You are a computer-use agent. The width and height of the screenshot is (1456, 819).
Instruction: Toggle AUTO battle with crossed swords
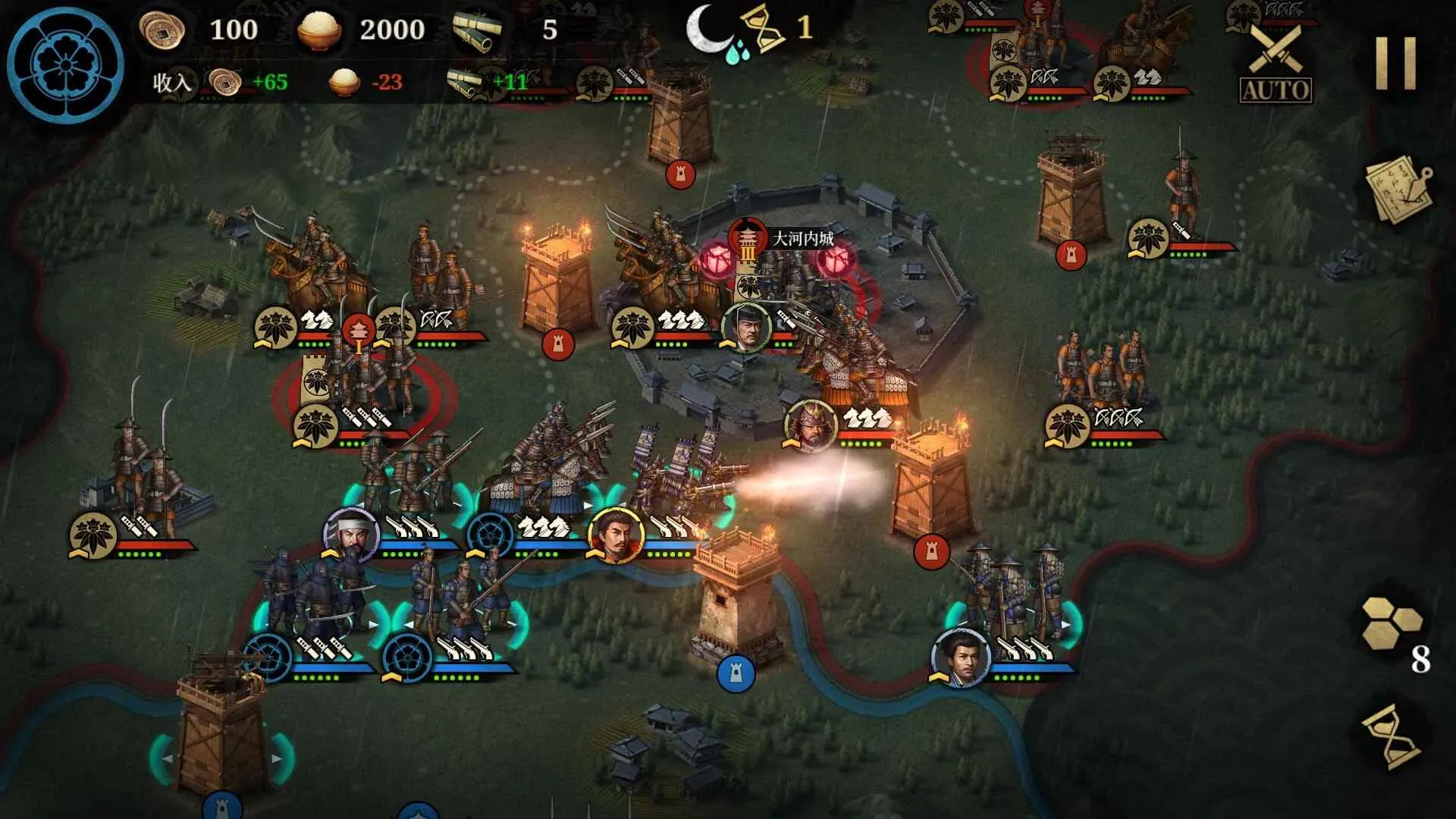(x=1276, y=61)
